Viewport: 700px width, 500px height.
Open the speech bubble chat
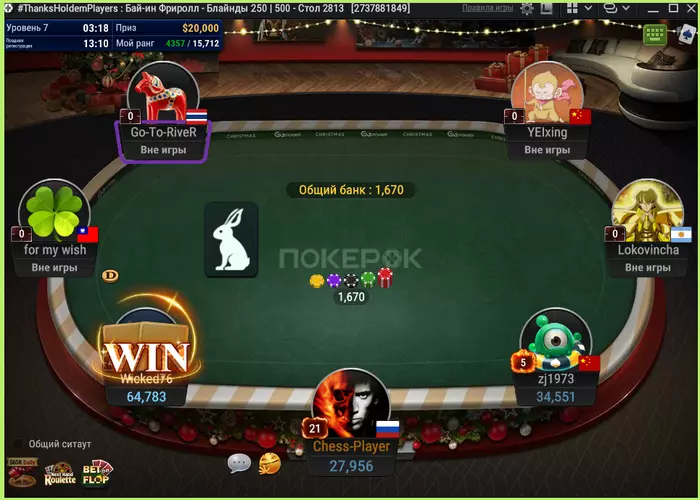[x=239, y=463]
